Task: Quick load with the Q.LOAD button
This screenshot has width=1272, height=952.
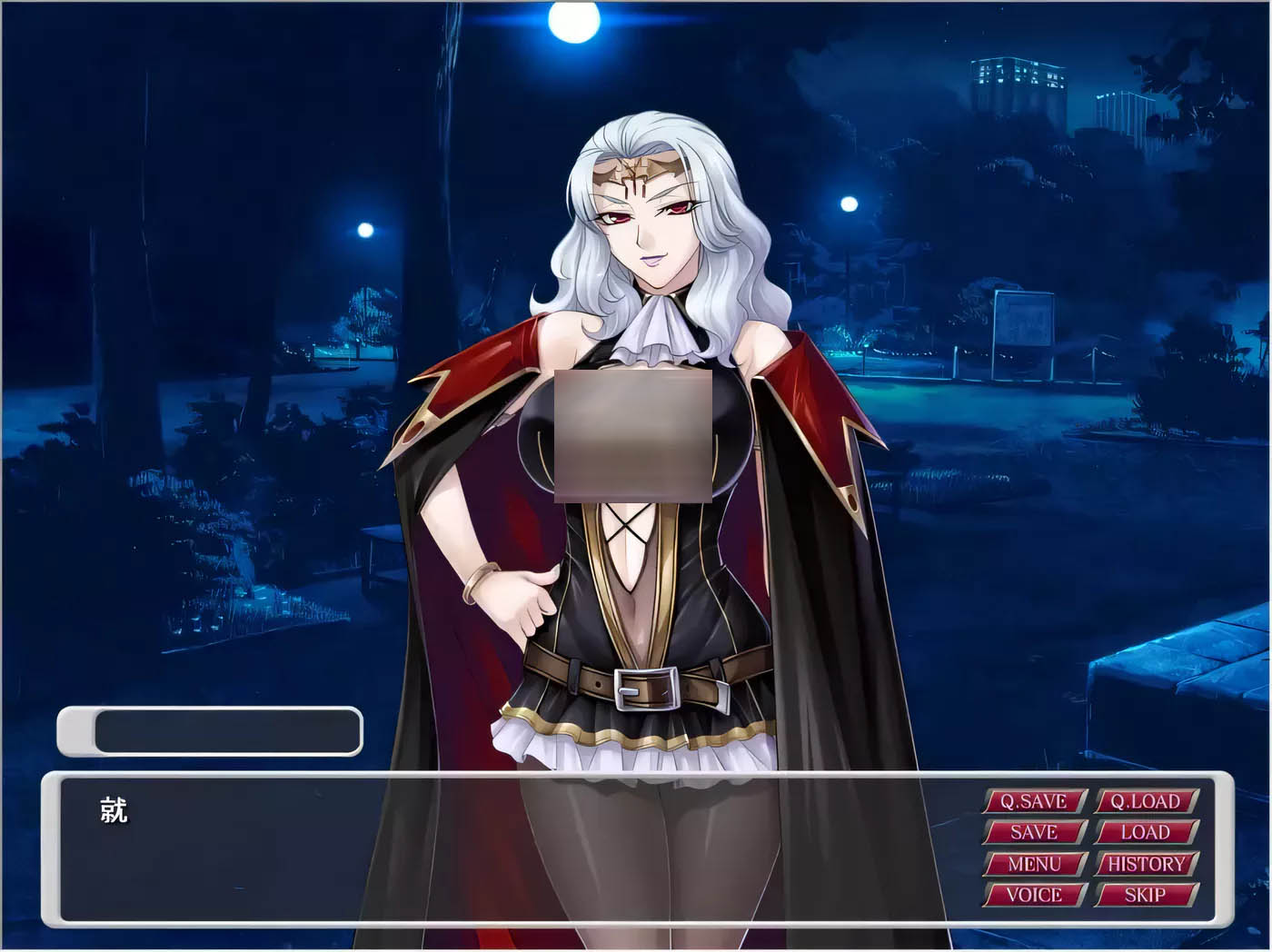Action: pos(1146,801)
